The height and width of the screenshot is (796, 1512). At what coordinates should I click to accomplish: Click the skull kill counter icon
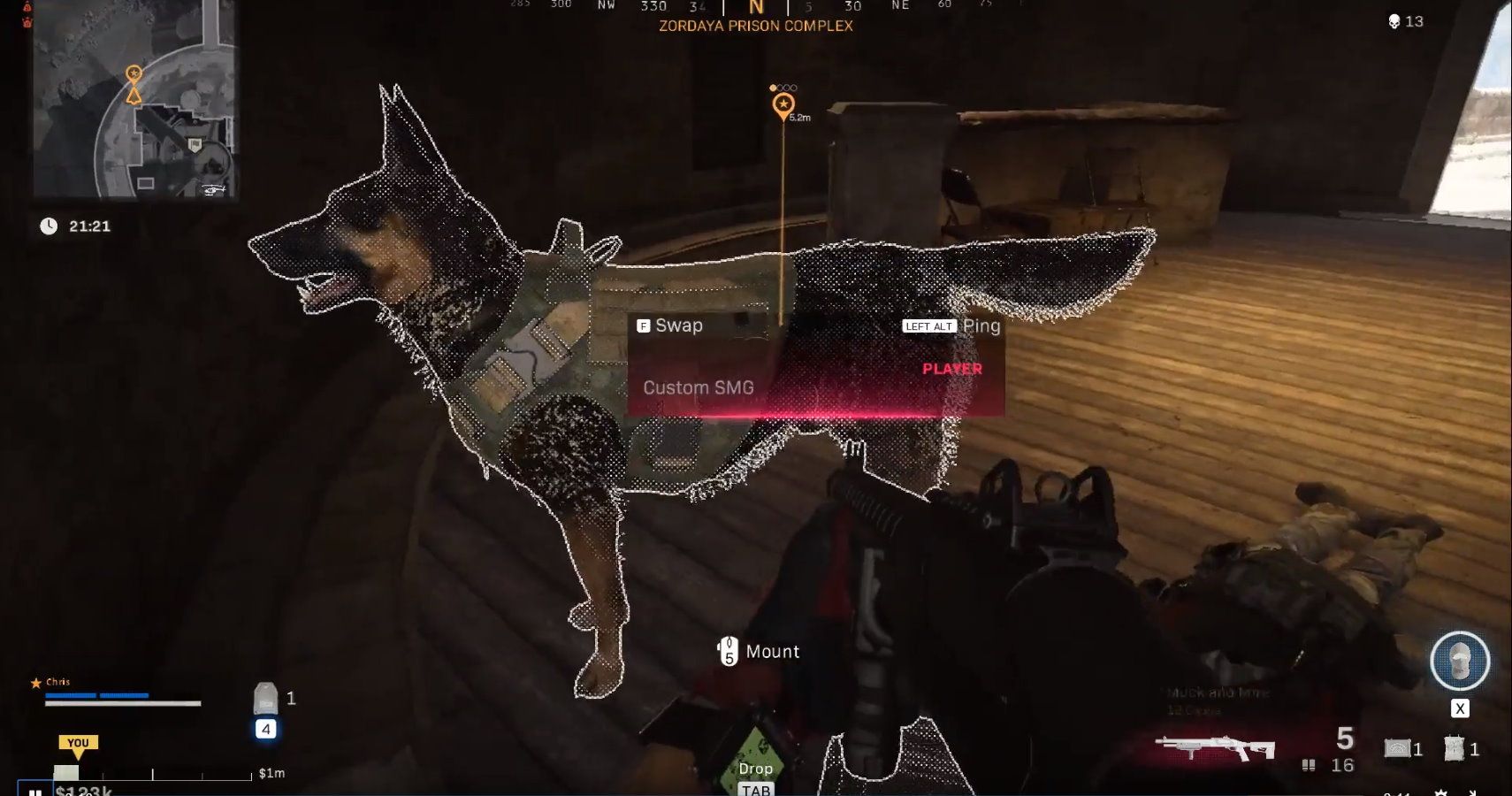(1395, 19)
